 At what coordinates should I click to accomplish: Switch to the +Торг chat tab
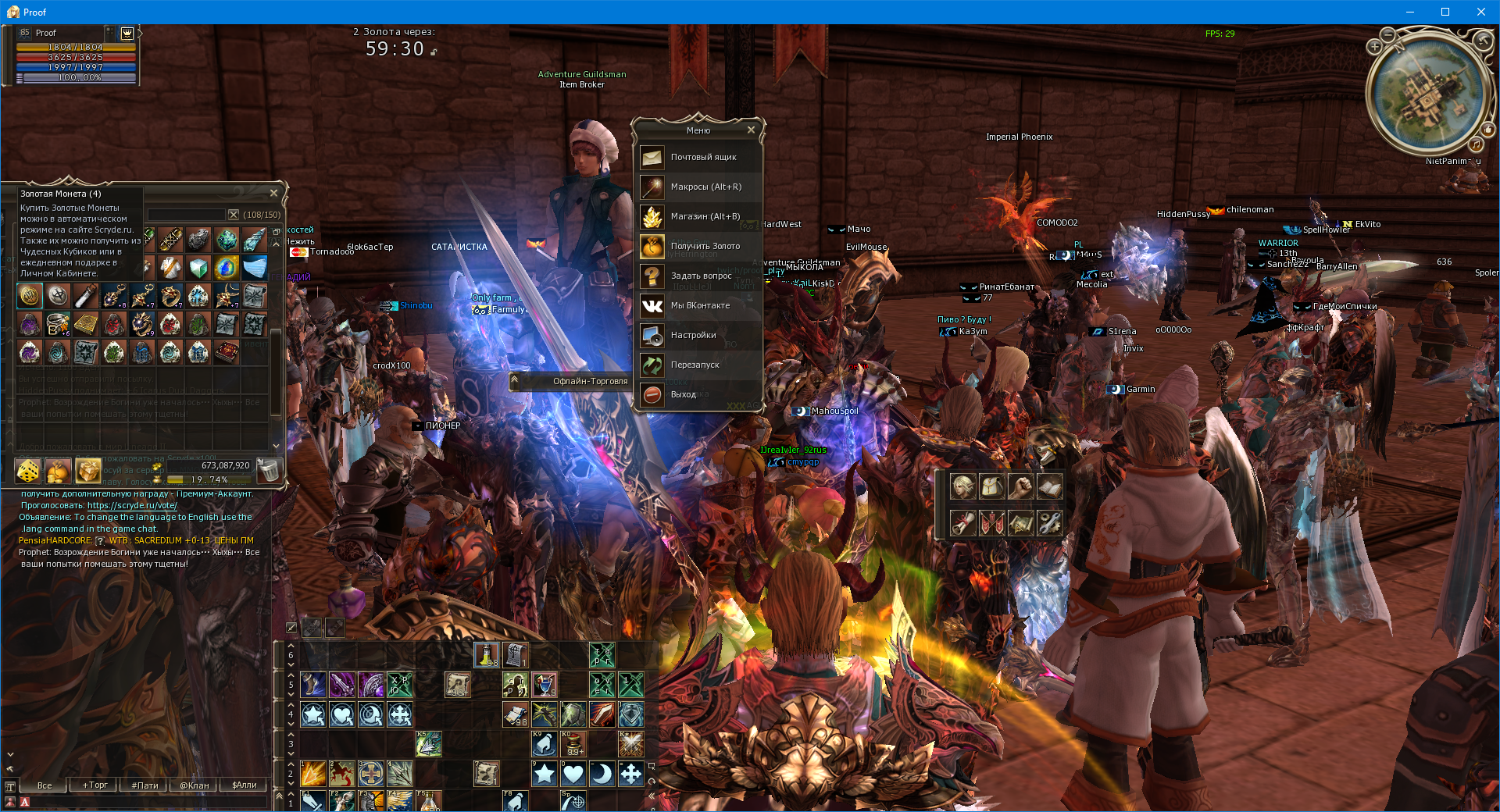[x=95, y=785]
